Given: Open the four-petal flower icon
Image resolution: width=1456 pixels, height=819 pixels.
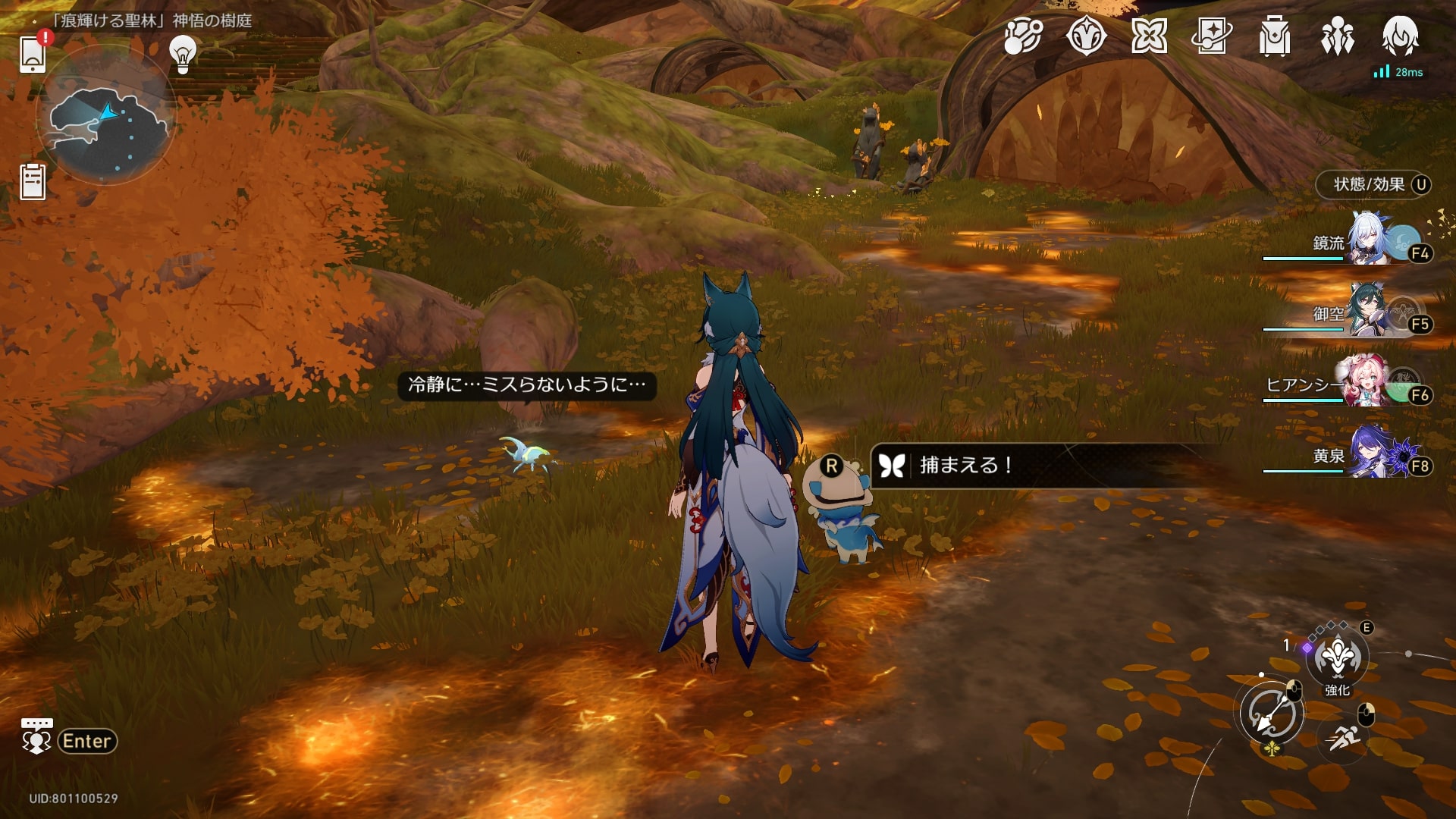Looking at the screenshot, I should pyautogui.click(x=1149, y=36).
